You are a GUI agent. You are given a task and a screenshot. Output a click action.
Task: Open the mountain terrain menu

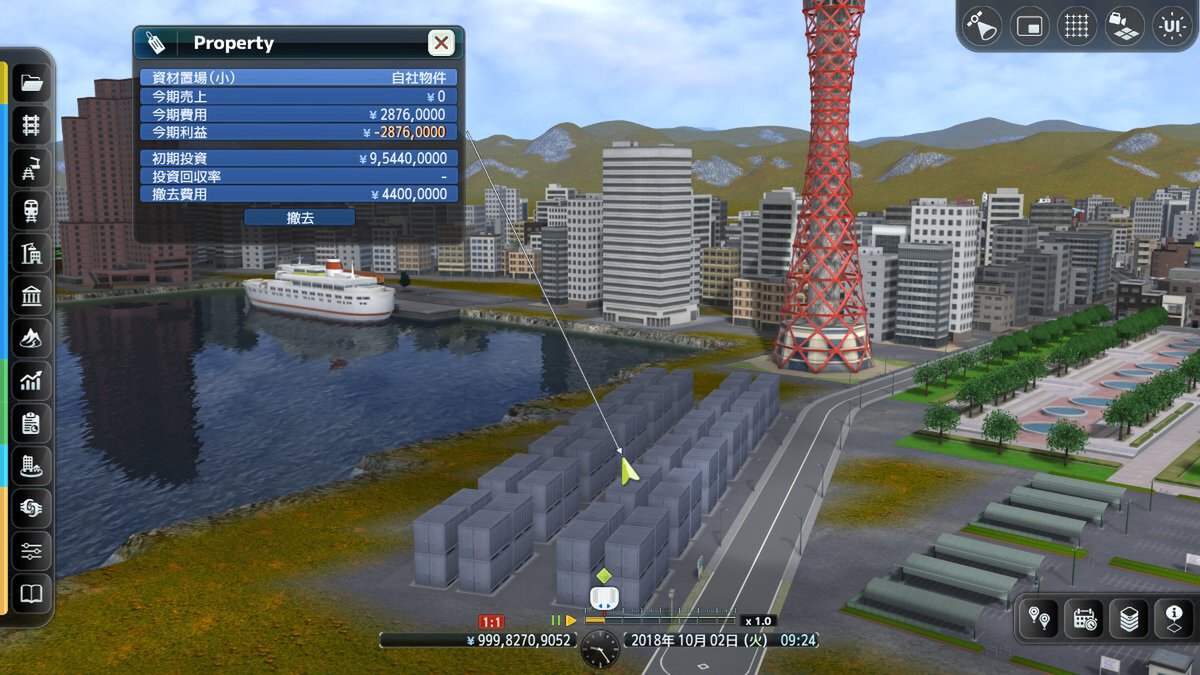coord(32,339)
